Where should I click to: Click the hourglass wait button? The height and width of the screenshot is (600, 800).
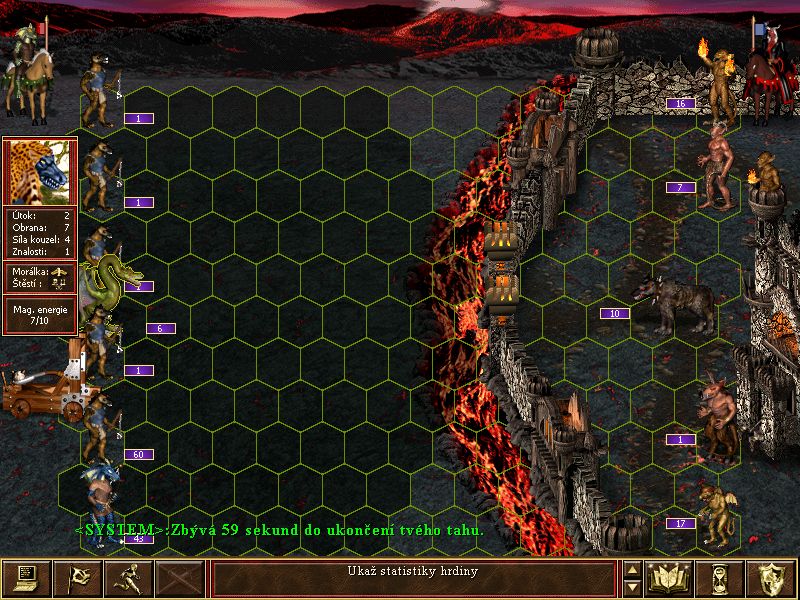tap(718, 578)
